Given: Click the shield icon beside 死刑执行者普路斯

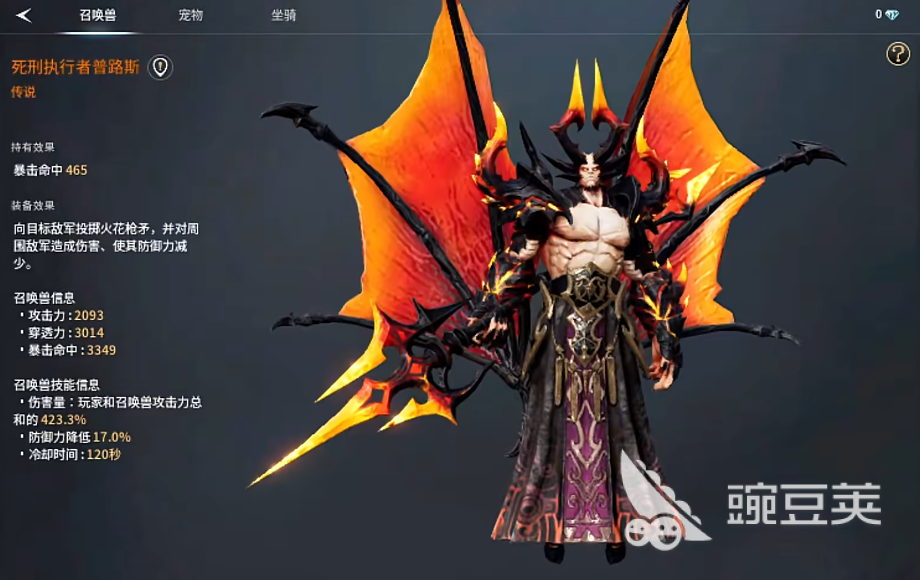Looking at the screenshot, I should tap(160, 67).
